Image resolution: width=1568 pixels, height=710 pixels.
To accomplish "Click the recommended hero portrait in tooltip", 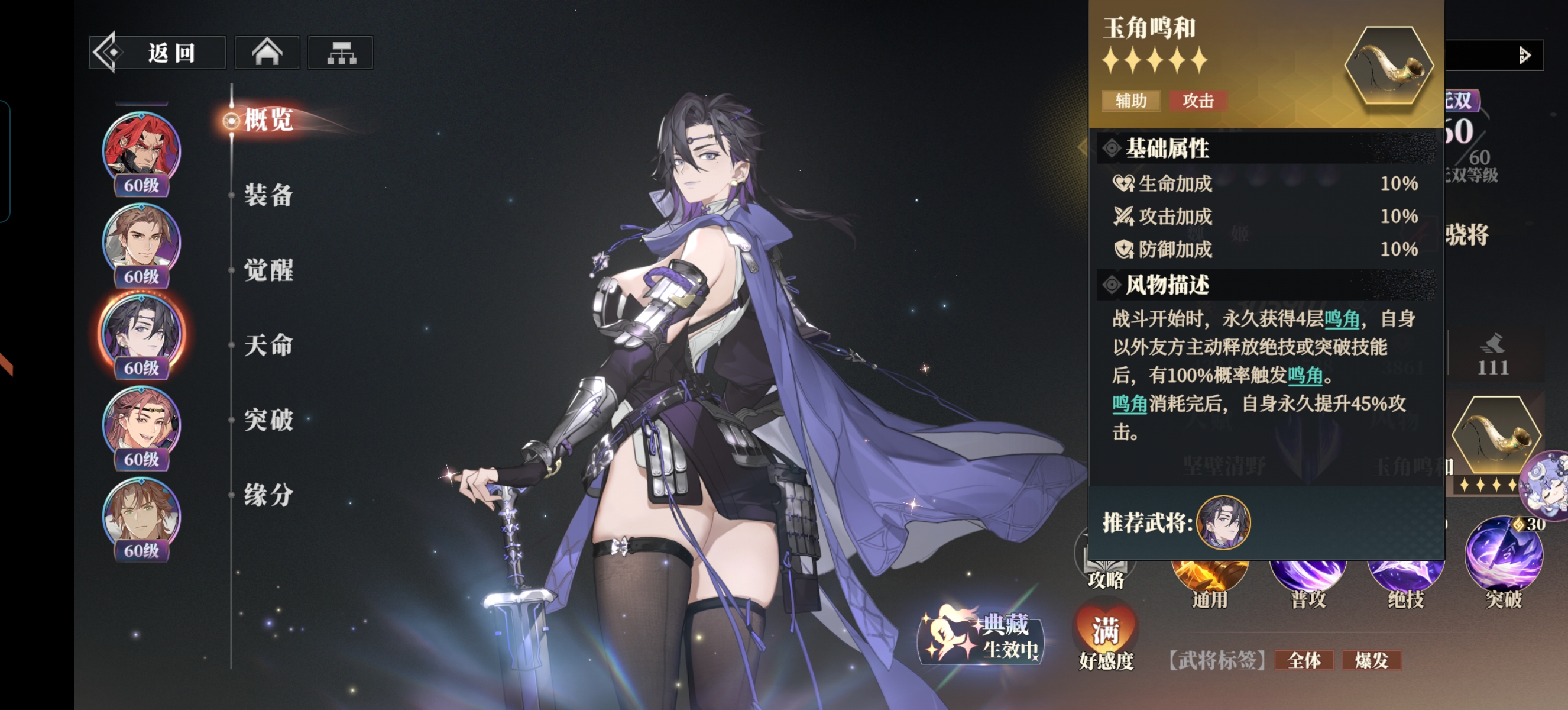I will 1223,522.
